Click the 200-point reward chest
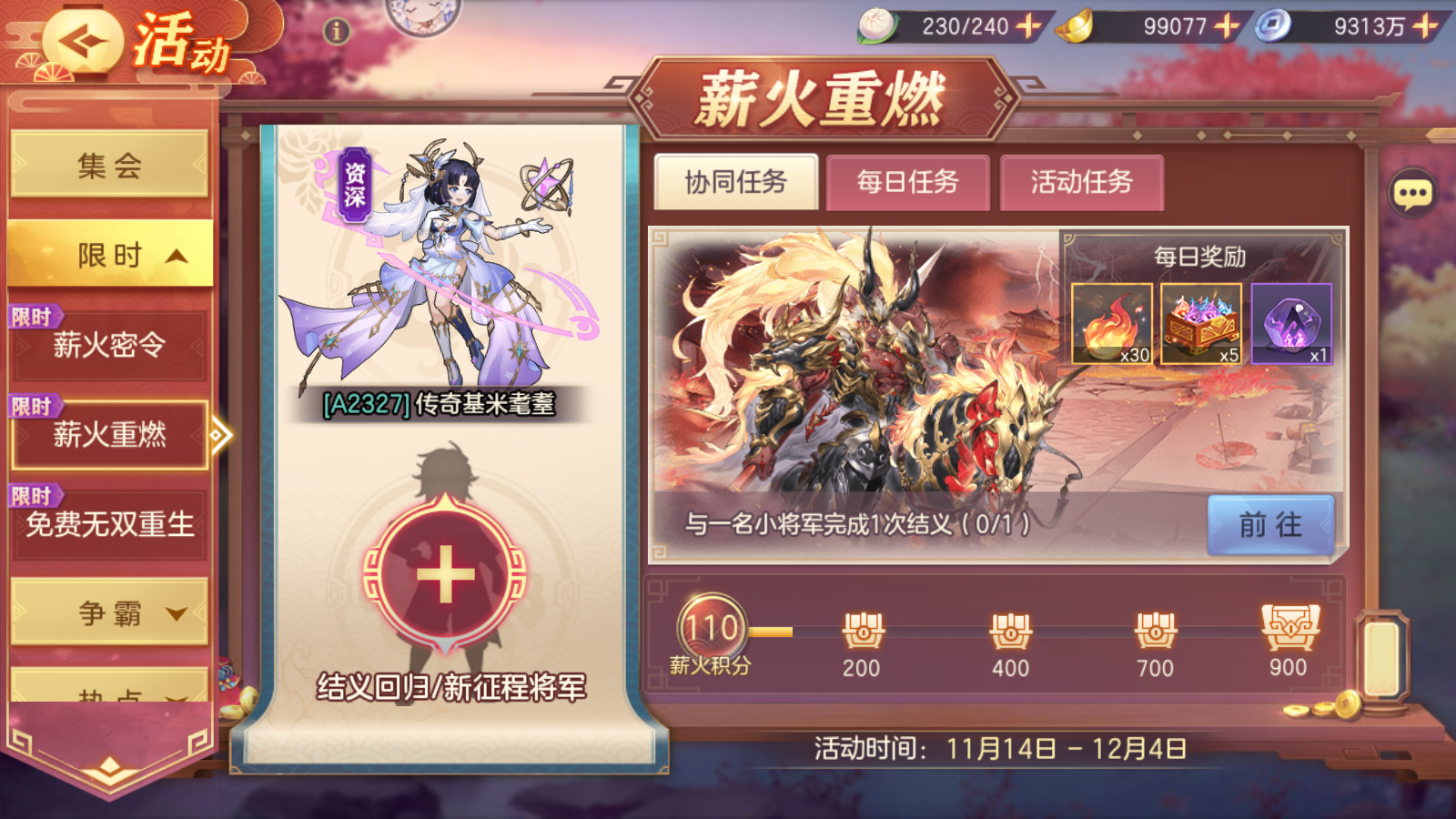Viewport: 1456px width, 819px height. [x=862, y=631]
